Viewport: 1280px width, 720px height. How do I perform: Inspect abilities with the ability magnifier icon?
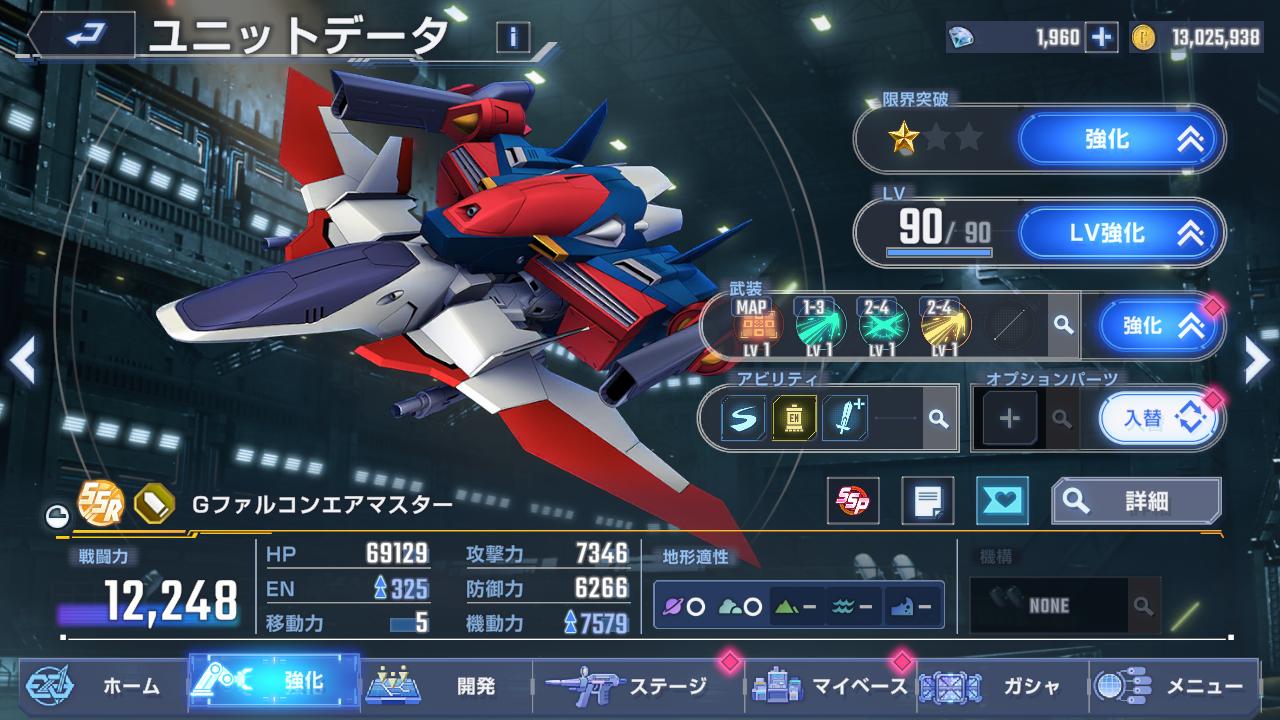click(938, 418)
